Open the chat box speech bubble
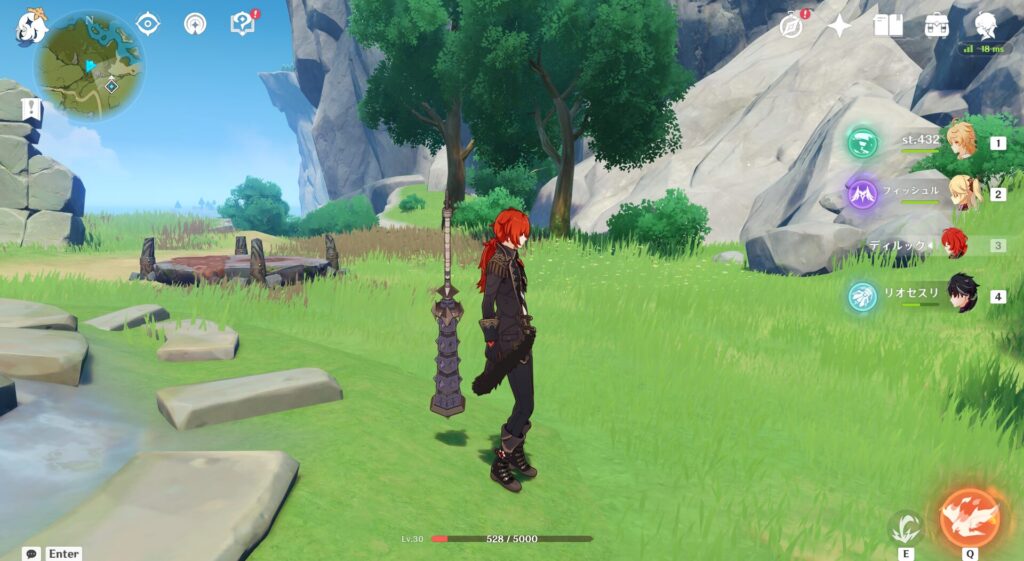The width and height of the screenshot is (1024, 561). 32,553
